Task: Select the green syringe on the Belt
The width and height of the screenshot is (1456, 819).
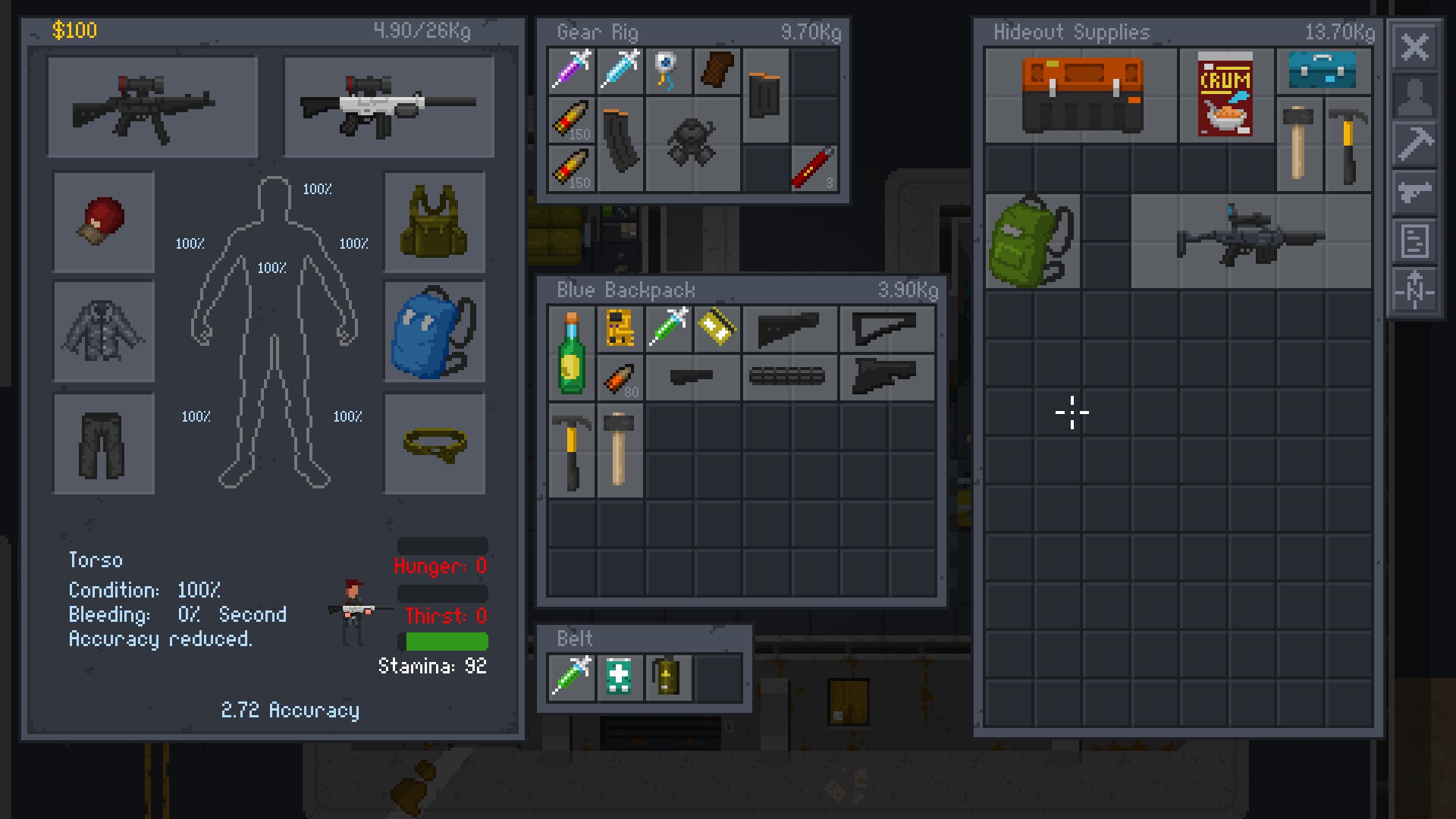Action: coord(571,677)
